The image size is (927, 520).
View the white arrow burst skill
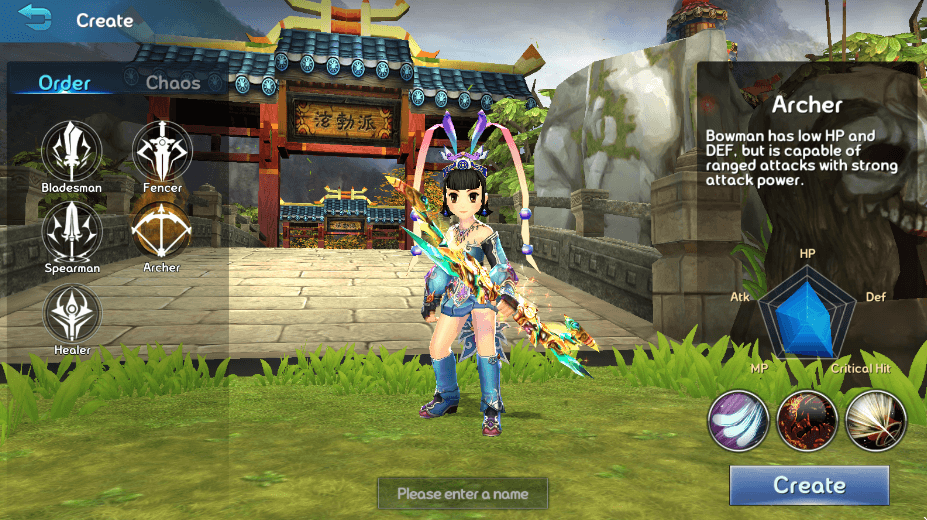876,419
